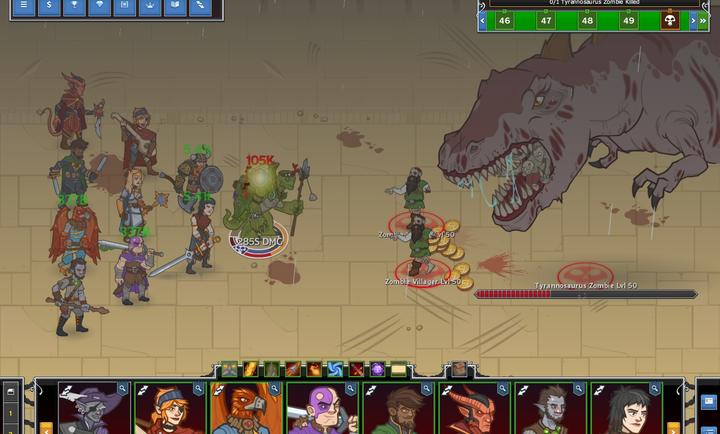Choose the red-haired hero portrait
Viewport: 720px width, 434px height.
[x=168, y=410]
